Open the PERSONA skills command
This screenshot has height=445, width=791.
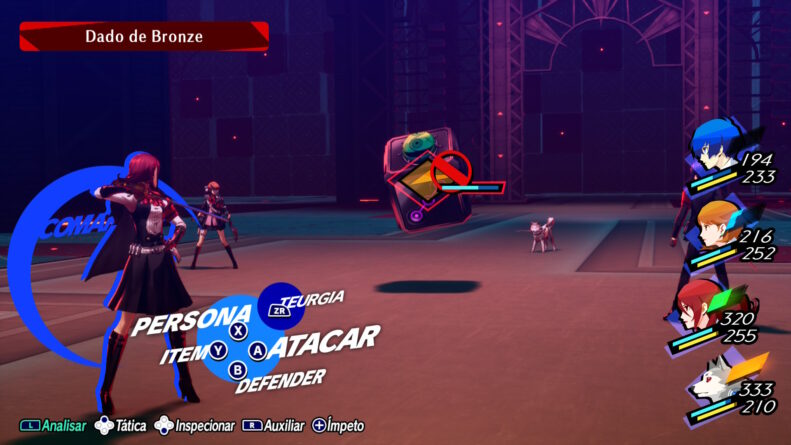(191, 322)
